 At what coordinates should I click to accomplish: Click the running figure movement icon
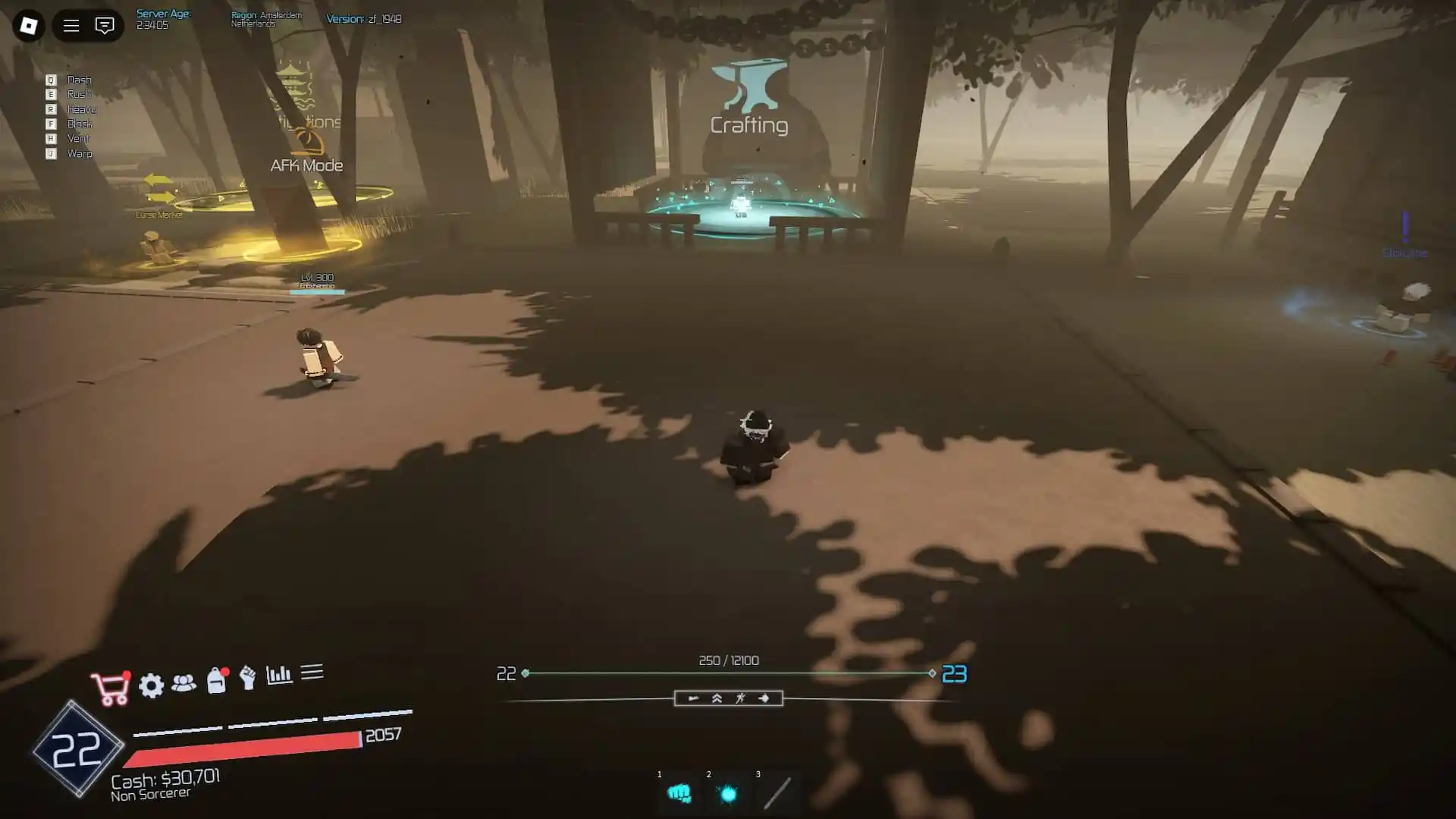(740, 698)
